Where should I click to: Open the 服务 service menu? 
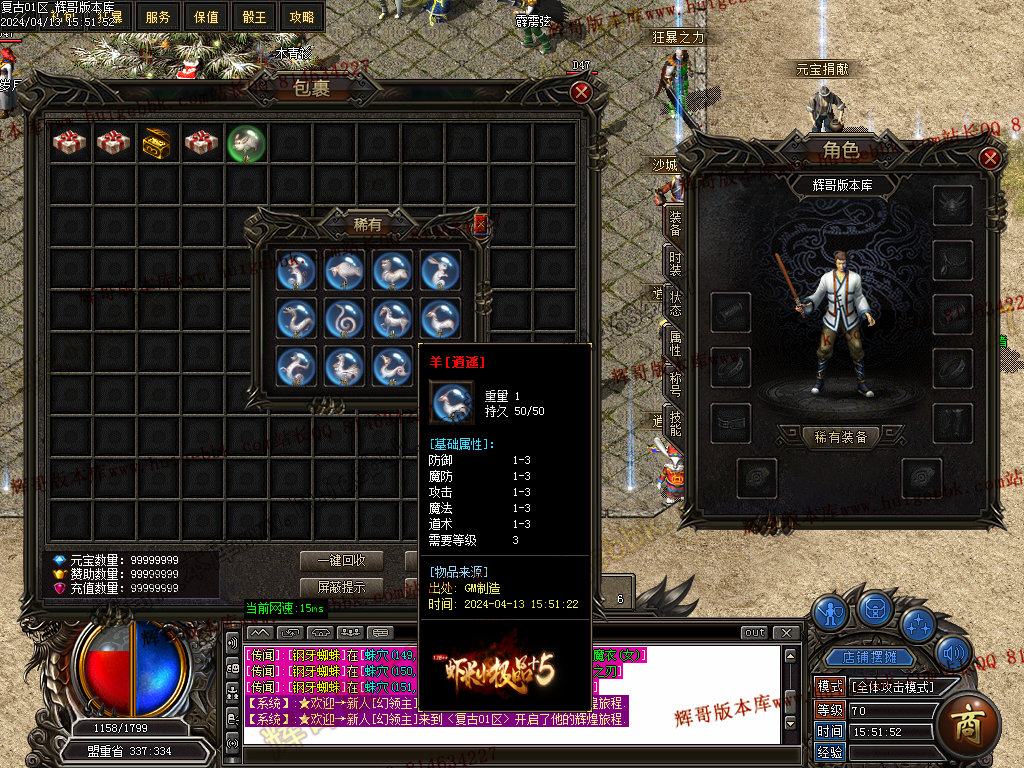(x=158, y=17)
